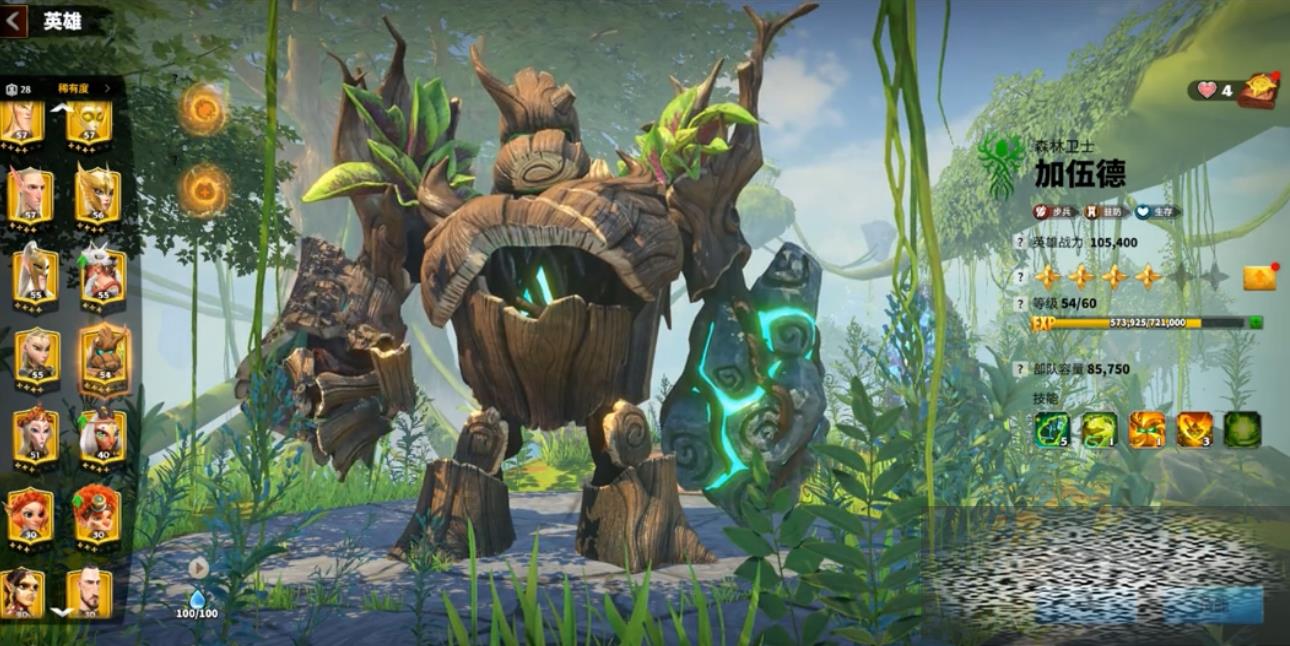
Task: Click the upper glowing orange orb icon
Action: coord(204,109)
